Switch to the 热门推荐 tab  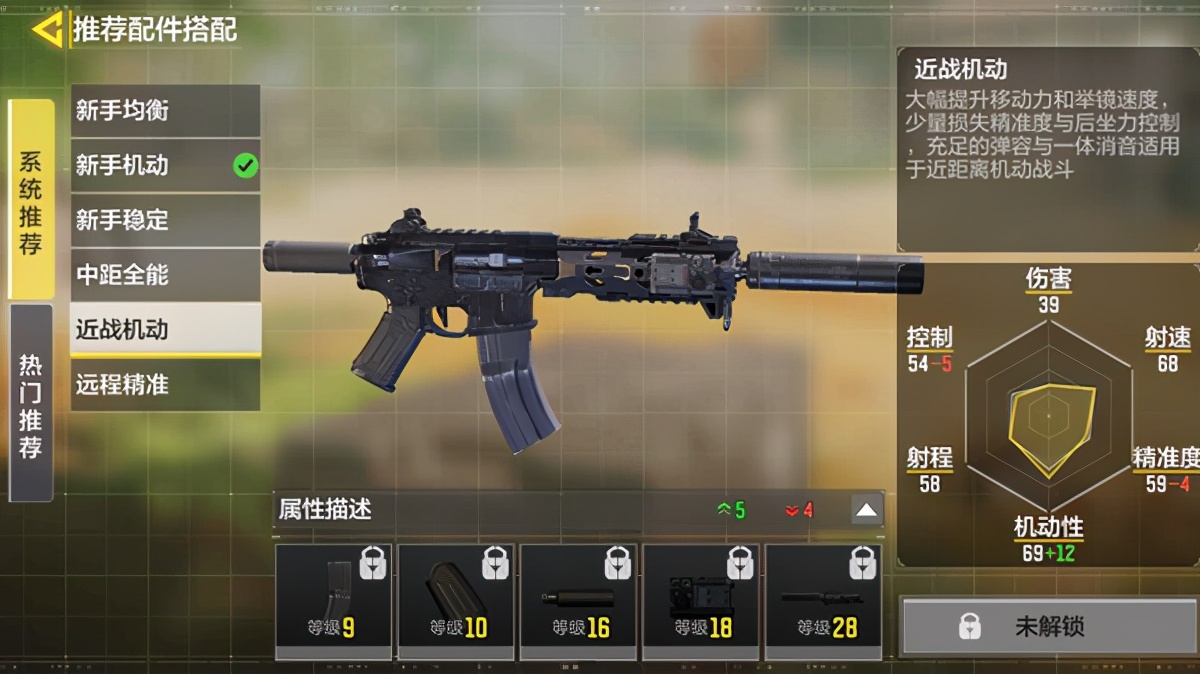click(31, 403)
